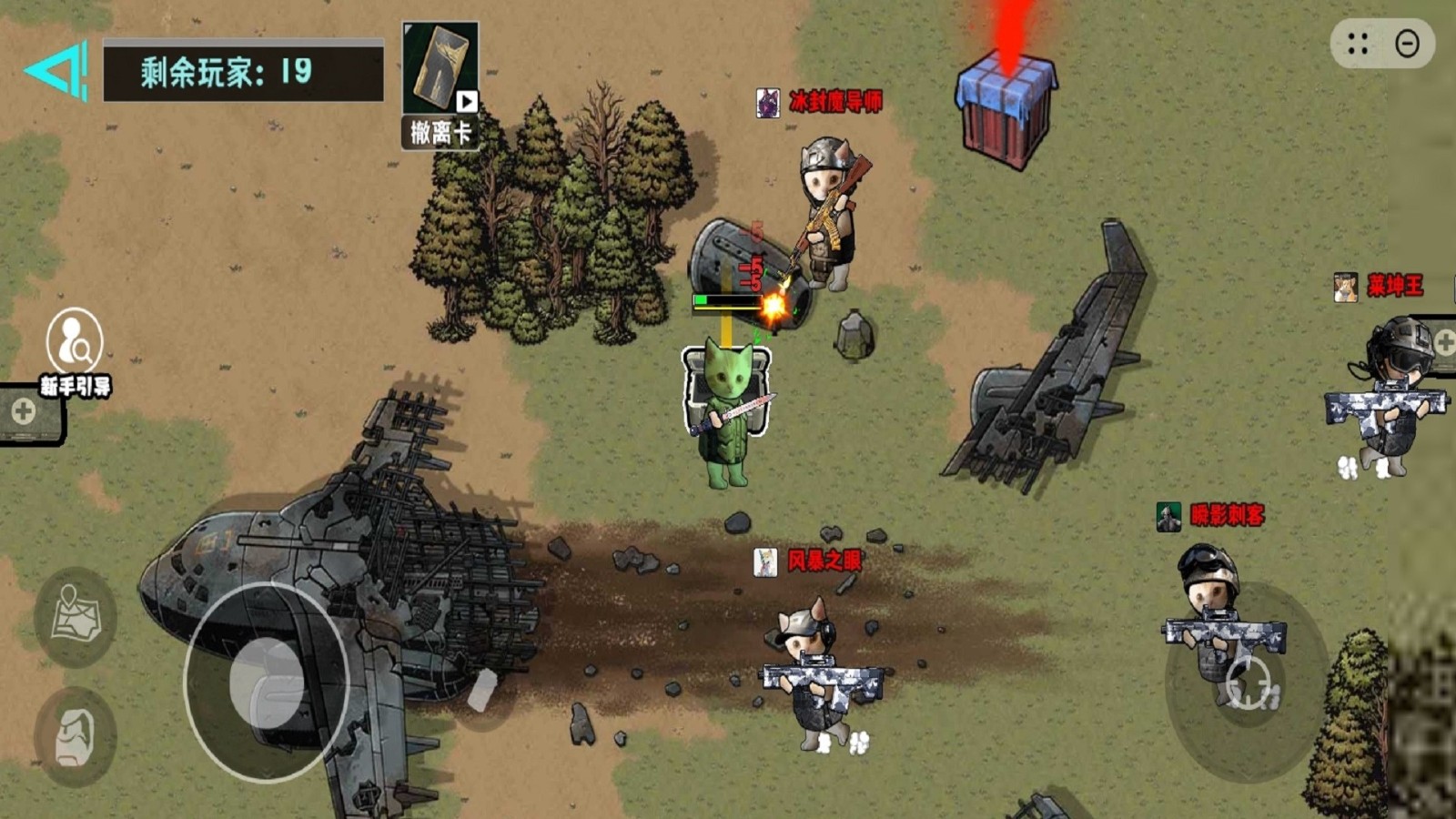
Task: Tap the cyan back arrow
Action: pyautogui.click(x=56, y=70)
